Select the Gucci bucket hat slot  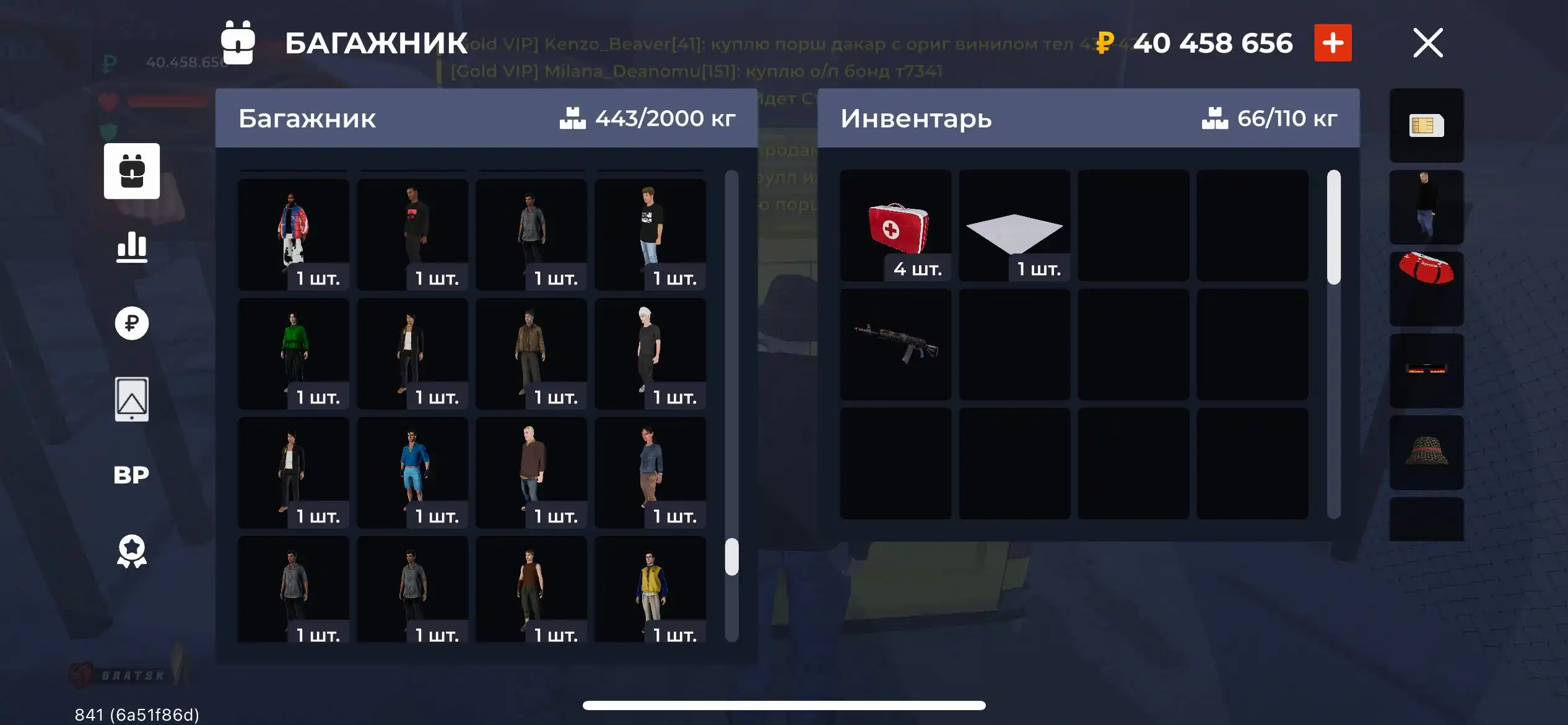[x=1426, y=453]
